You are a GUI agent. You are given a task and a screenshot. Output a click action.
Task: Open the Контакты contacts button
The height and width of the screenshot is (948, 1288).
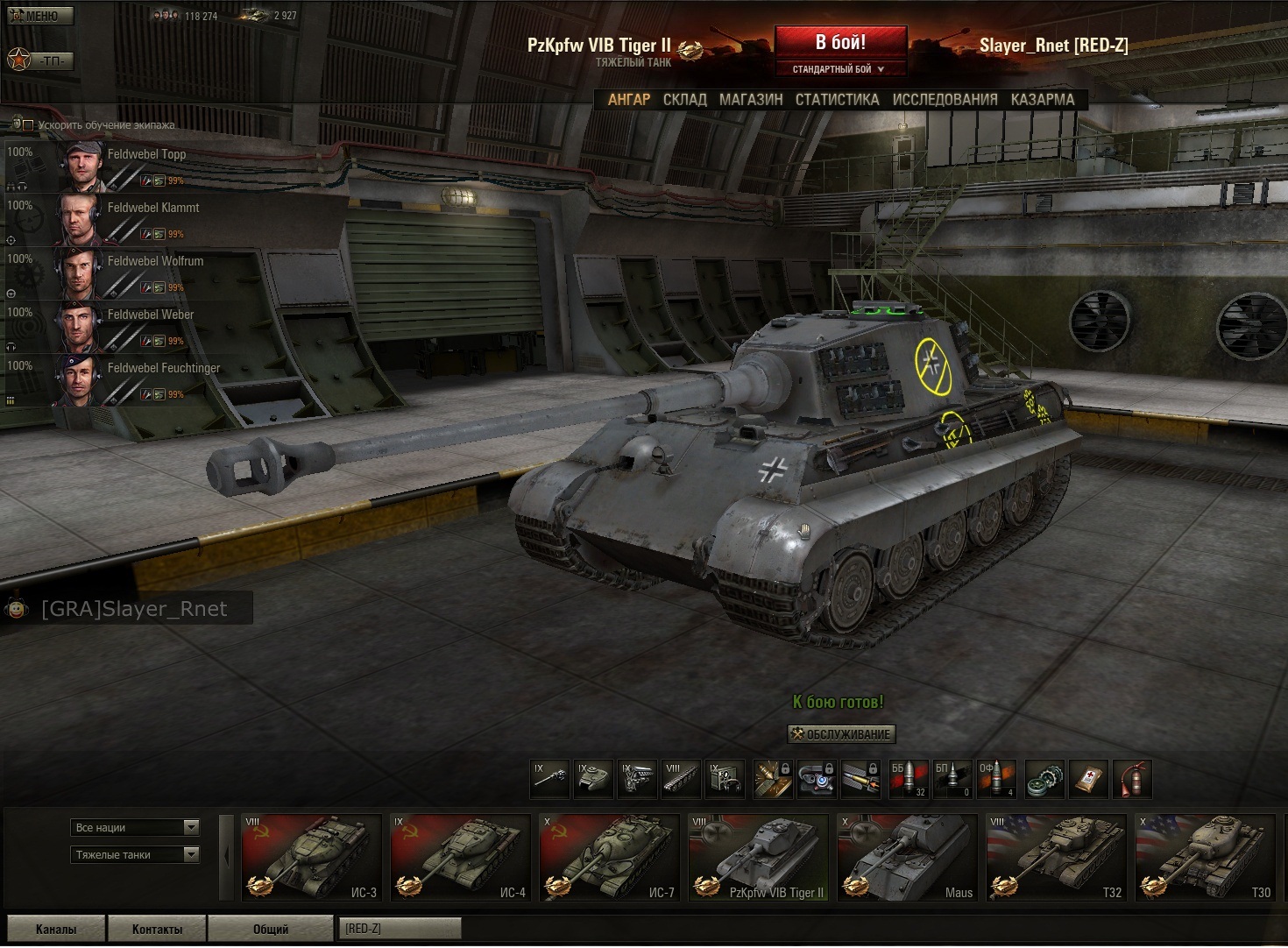pyautogui.click(x=157, y=929)
